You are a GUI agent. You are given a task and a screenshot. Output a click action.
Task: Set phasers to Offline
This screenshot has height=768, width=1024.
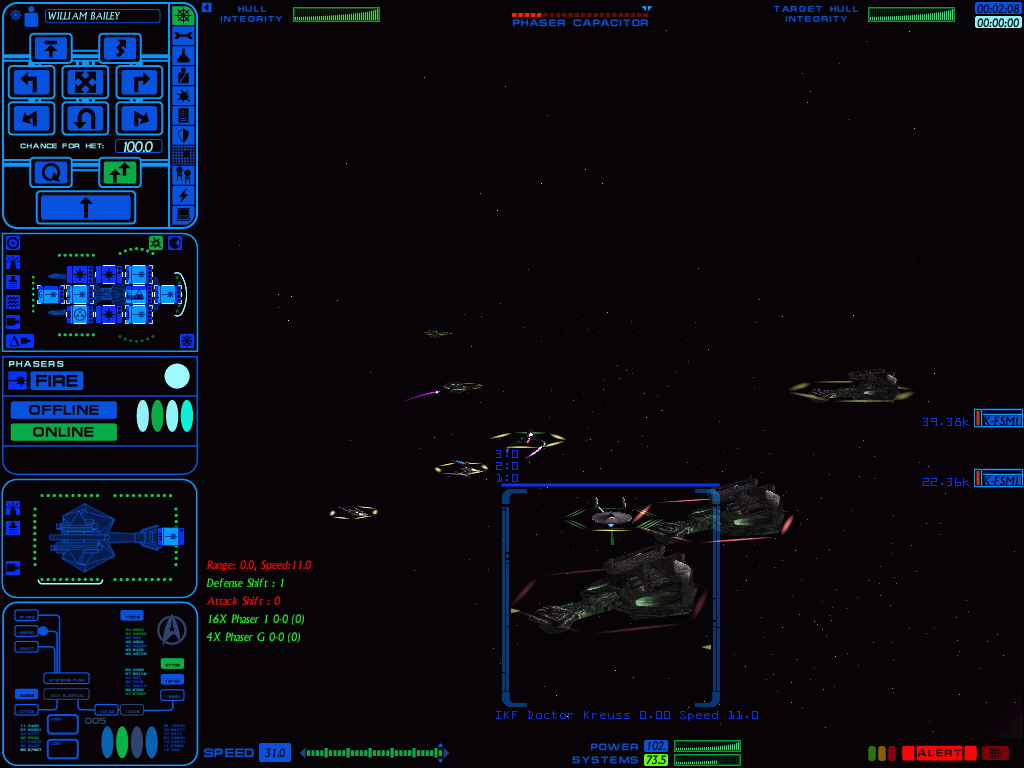(64, 410)
